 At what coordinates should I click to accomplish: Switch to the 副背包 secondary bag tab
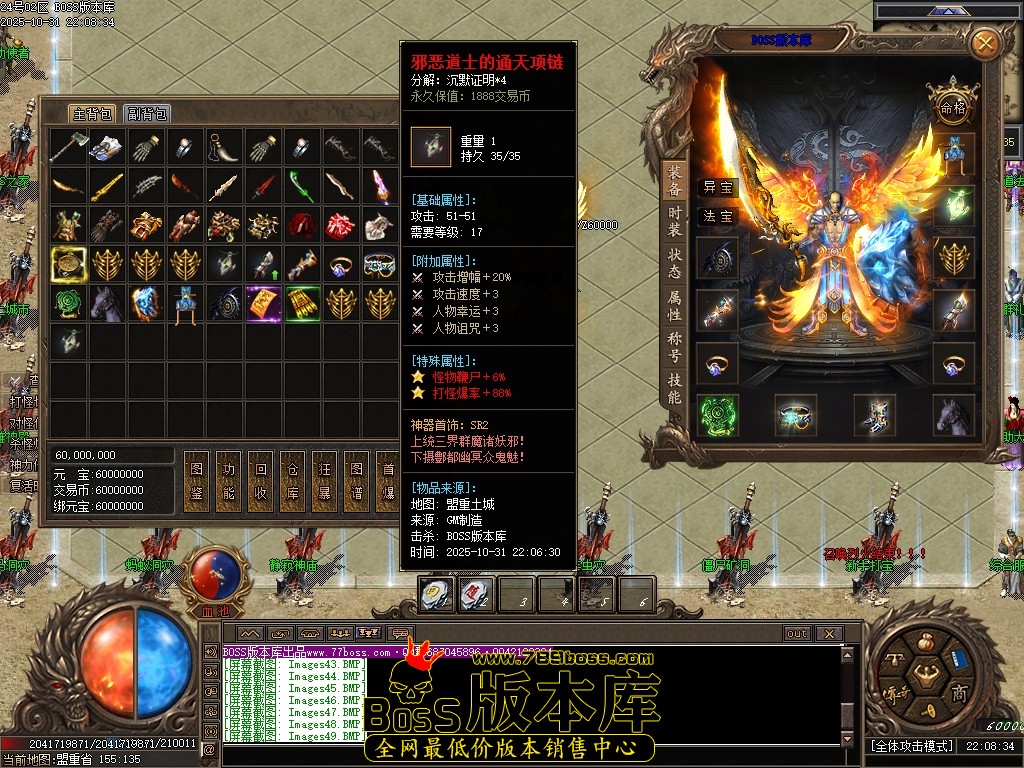click(147, 114)
